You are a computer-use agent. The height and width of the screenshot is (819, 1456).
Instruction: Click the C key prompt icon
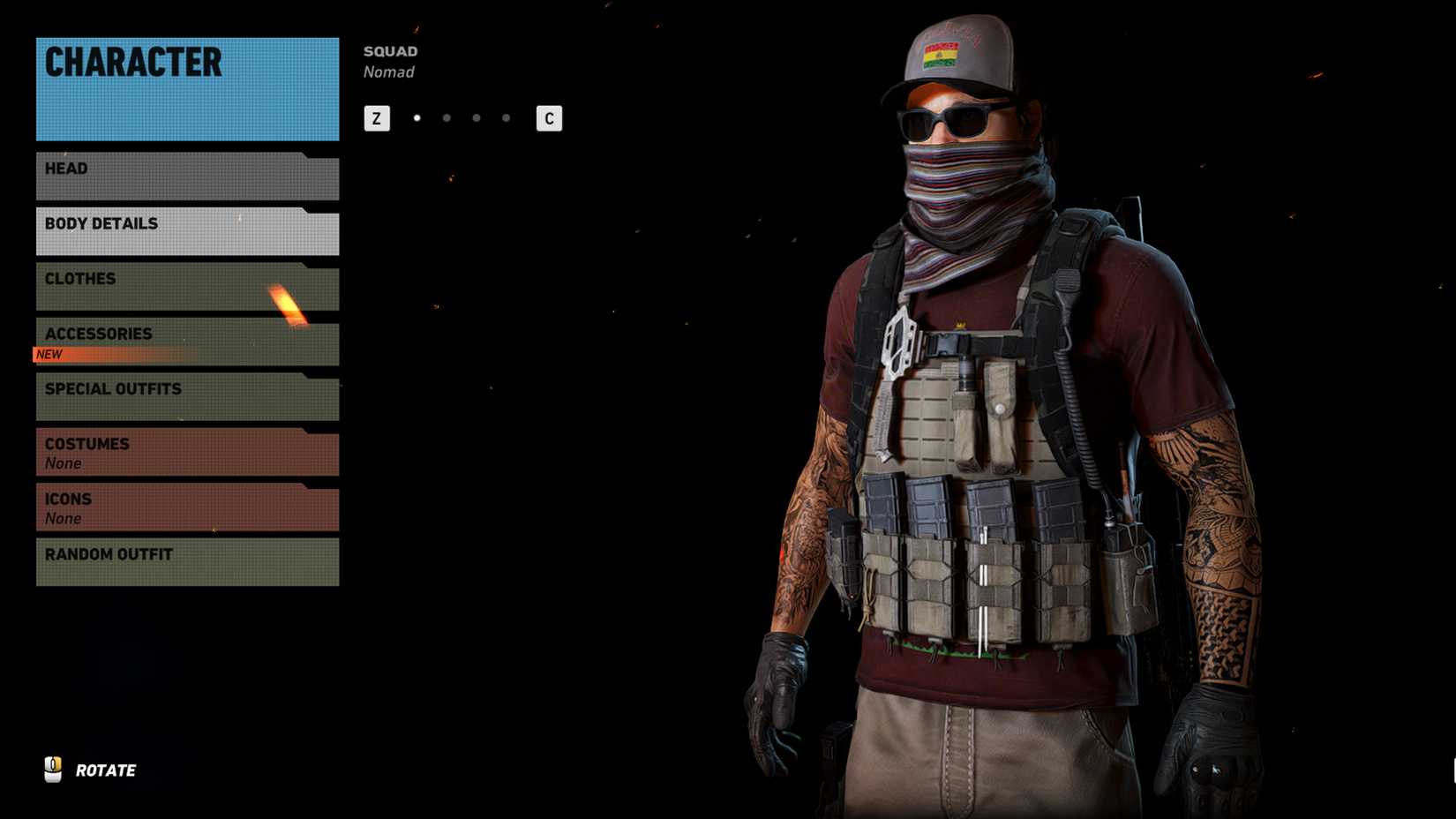pos(550,117)
